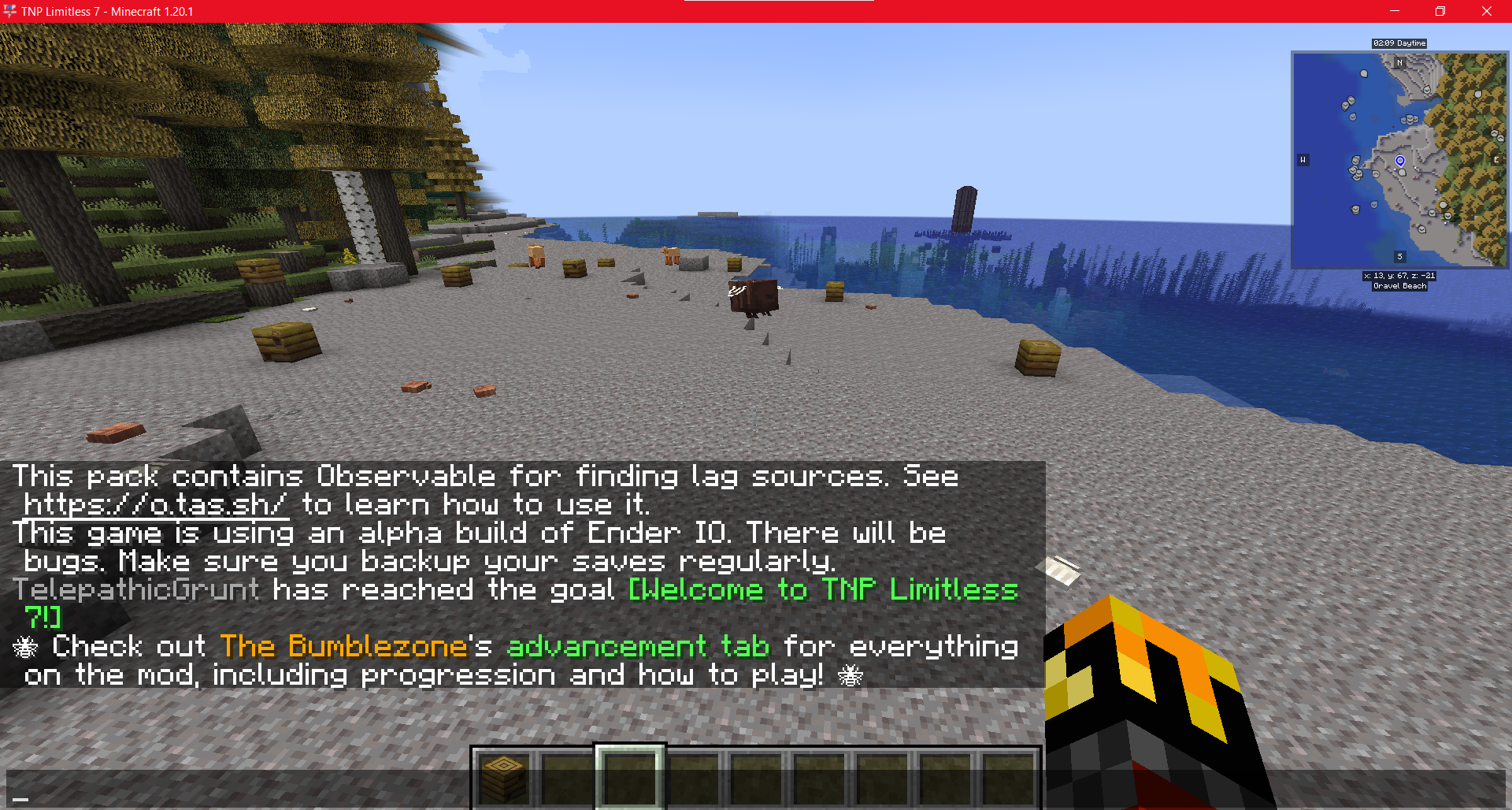
Task: Click the bee nest item in the hotbar
Action: [503, 778]
